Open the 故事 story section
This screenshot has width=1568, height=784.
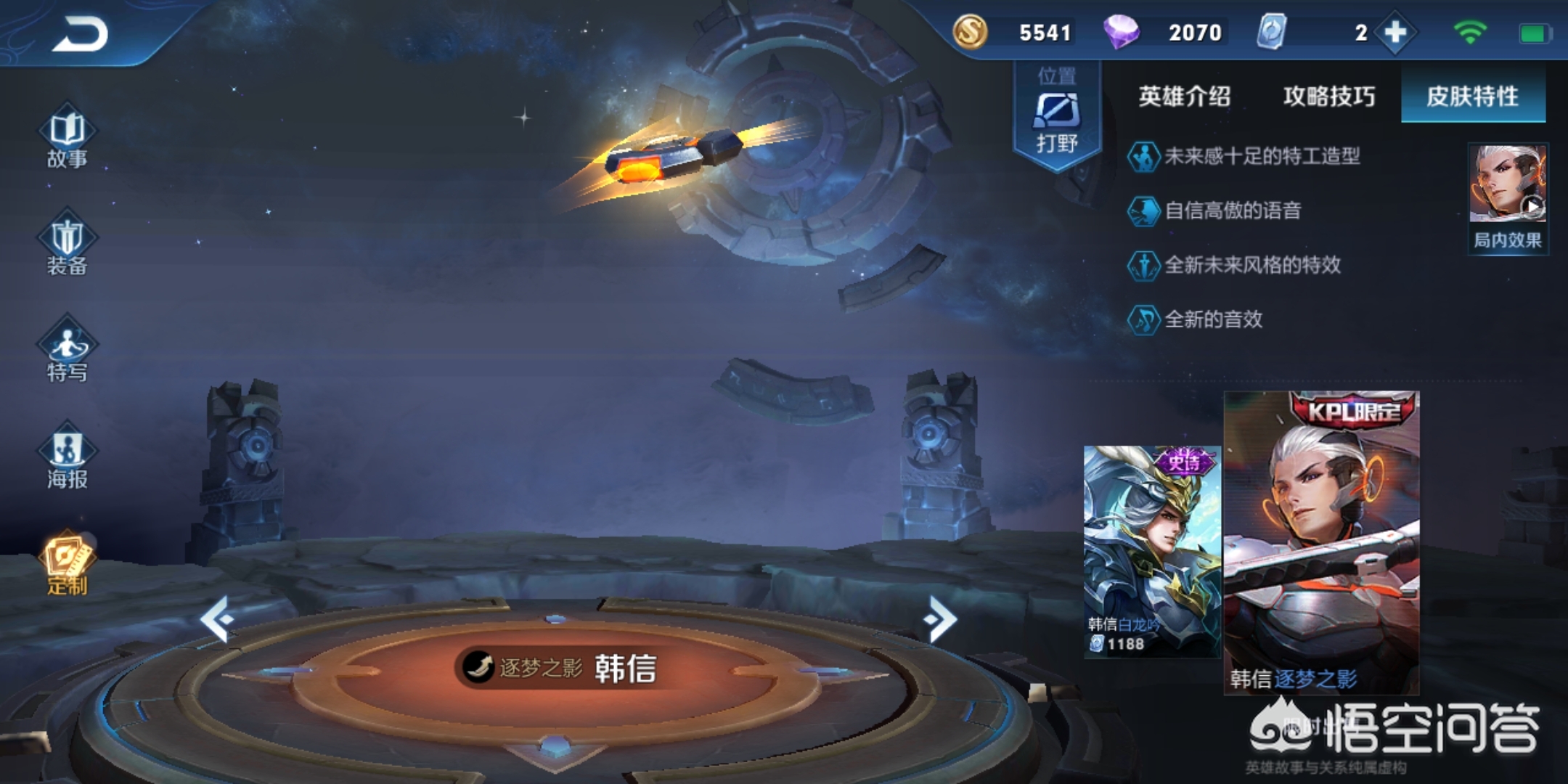pos(67,138)
